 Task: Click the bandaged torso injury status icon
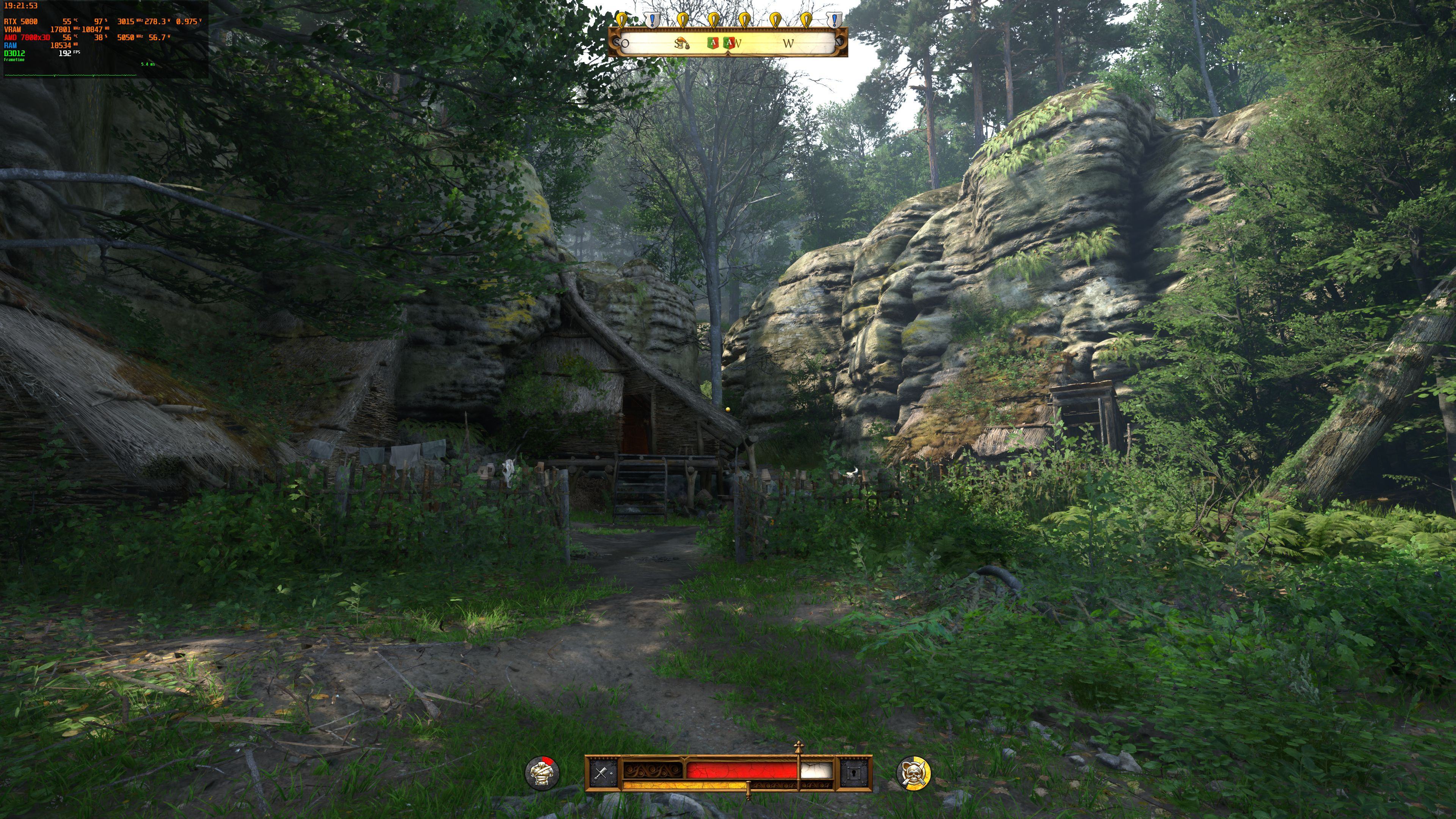click(x=542, y=773)
